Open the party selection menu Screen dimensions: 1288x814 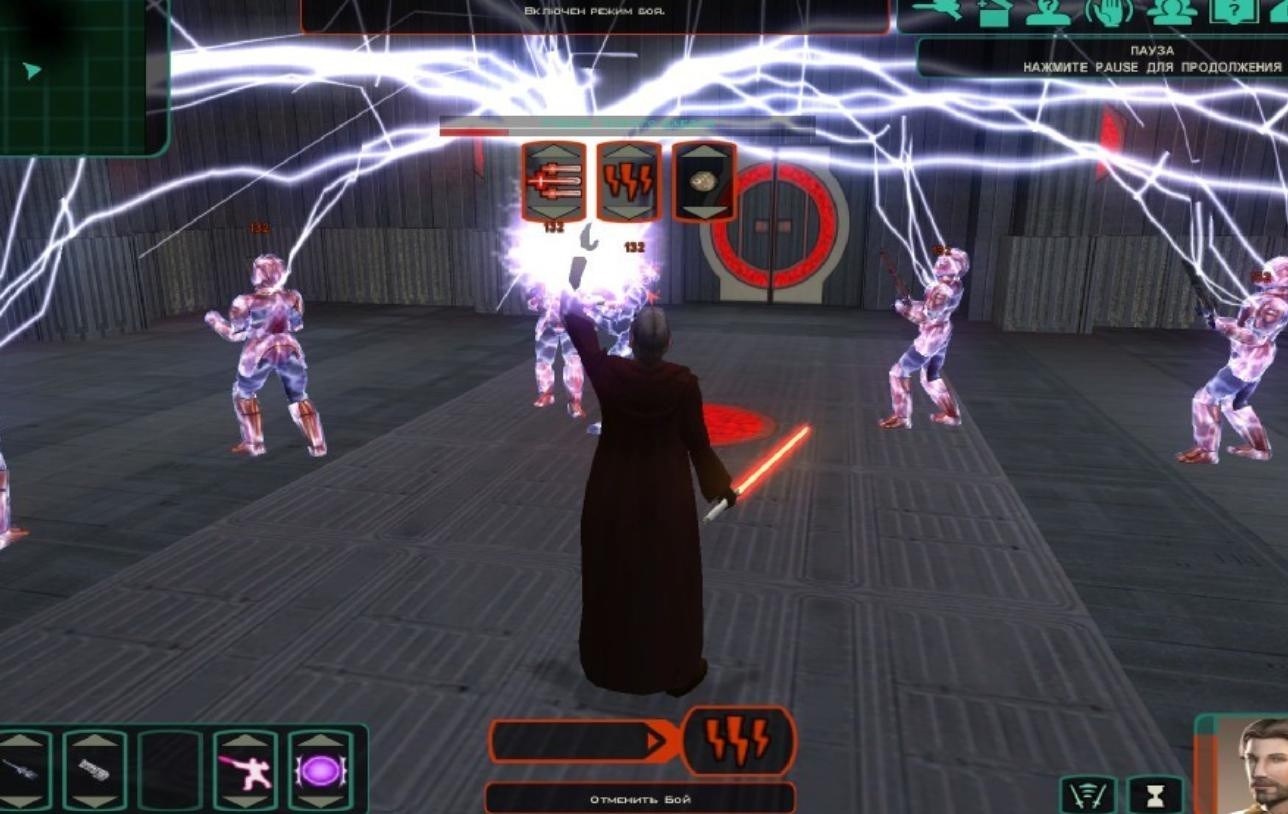[x=1172, y=12]
